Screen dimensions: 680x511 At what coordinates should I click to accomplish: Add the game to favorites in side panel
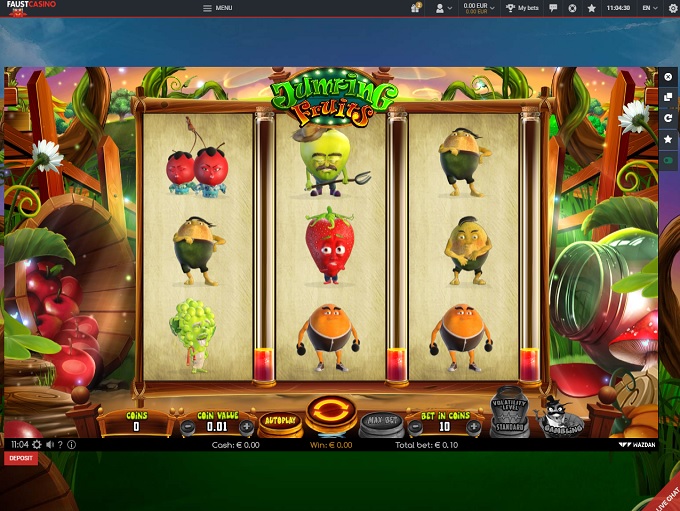(668, 139)
